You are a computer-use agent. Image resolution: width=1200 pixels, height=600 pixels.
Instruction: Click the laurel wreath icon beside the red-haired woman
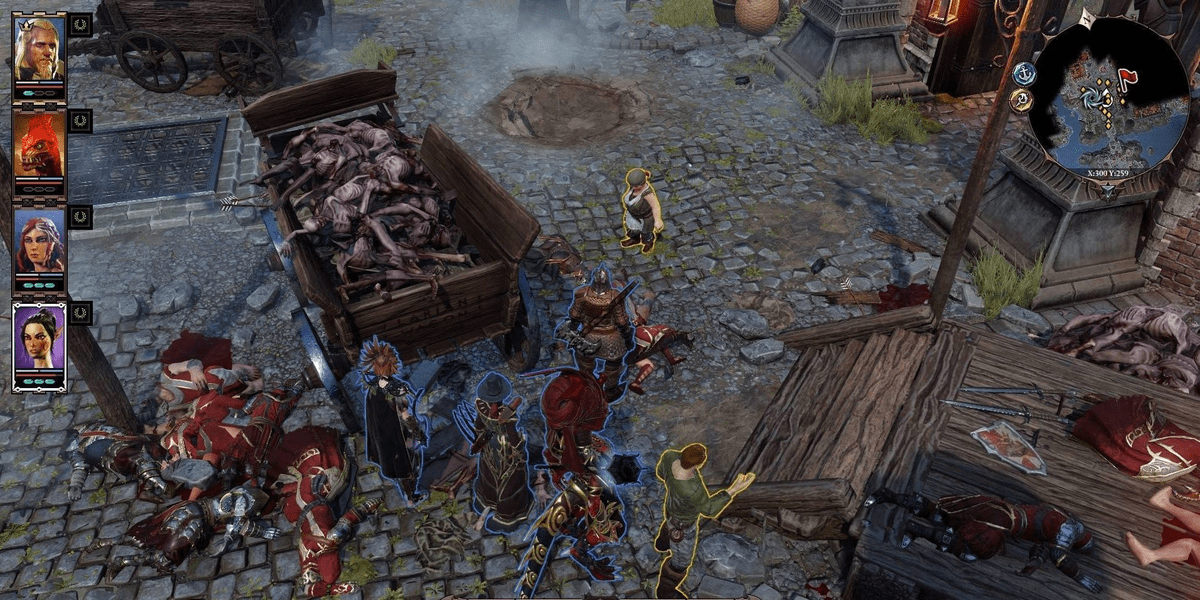coord(80,217)
